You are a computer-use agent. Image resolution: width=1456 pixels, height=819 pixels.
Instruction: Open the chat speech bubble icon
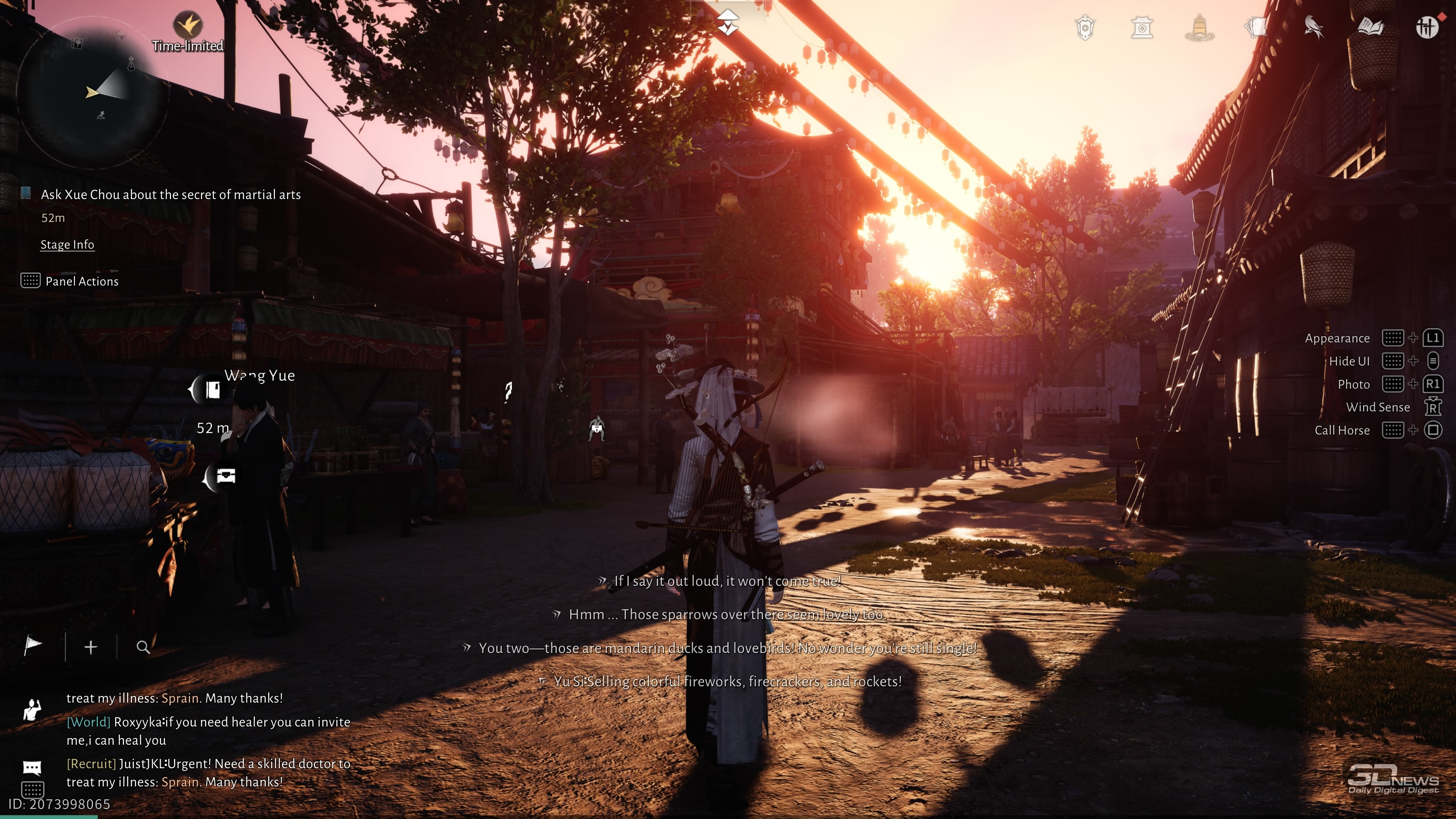(x=32, y=767)
